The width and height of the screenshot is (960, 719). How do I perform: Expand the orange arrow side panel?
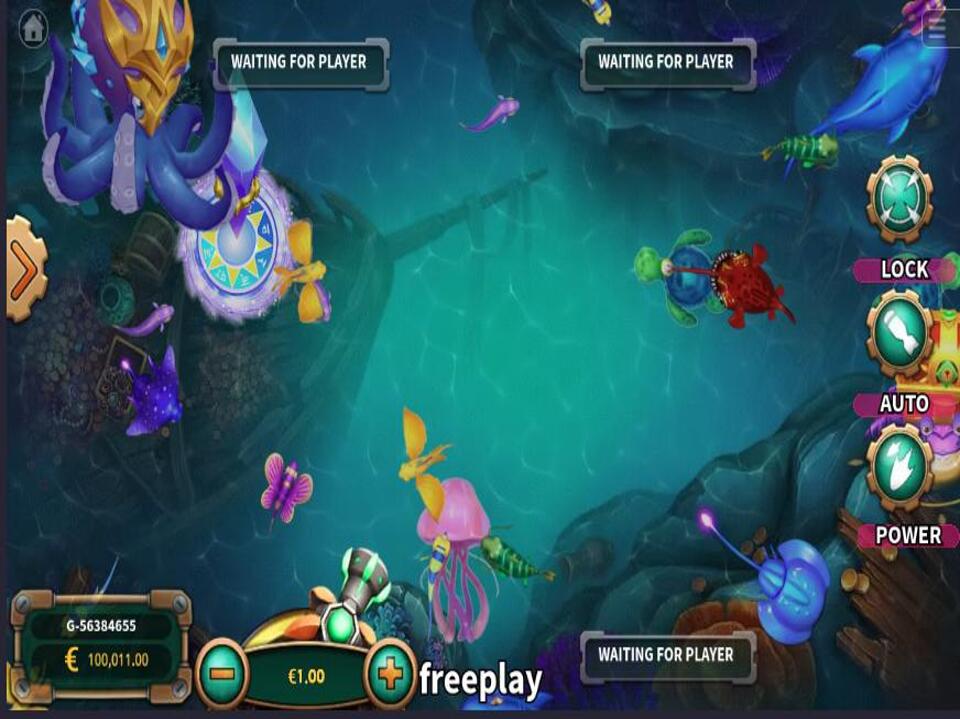point(24,269)
